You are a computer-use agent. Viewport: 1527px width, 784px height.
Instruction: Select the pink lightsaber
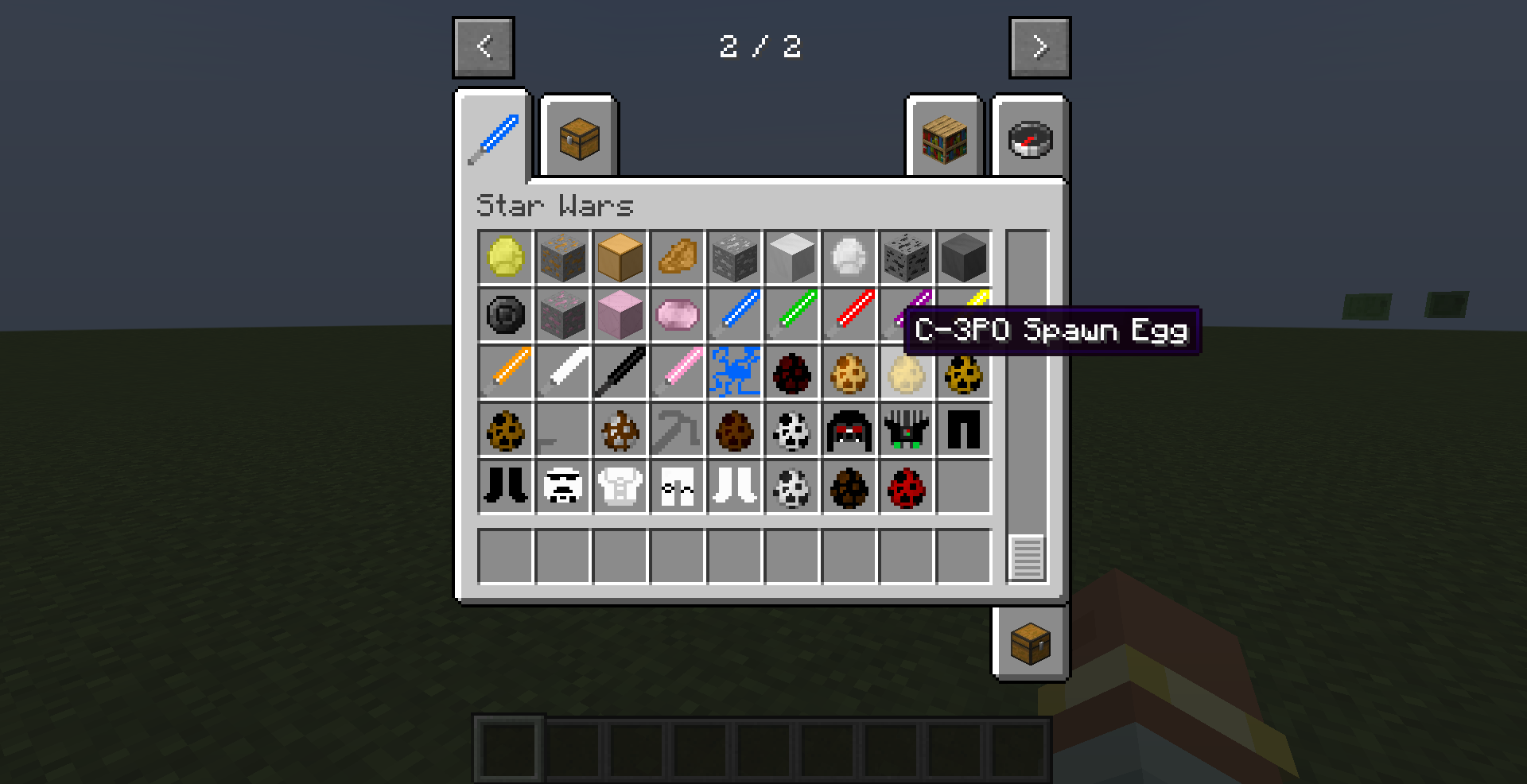[x=678, y=371]
